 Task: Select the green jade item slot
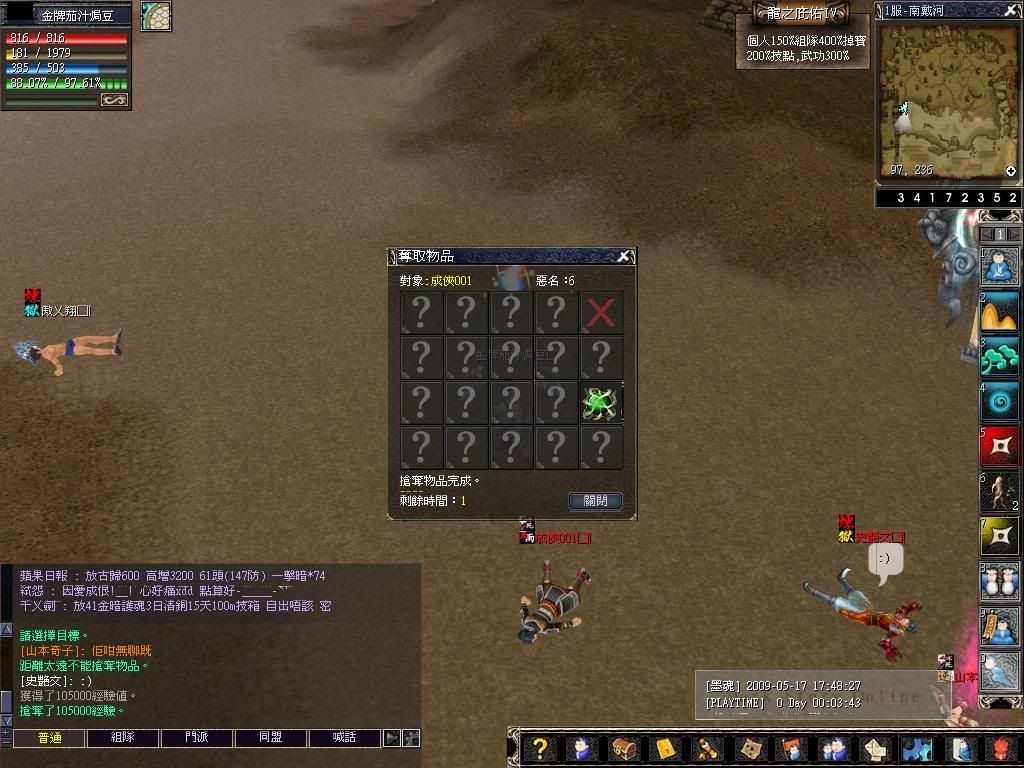tap(601, 402)
